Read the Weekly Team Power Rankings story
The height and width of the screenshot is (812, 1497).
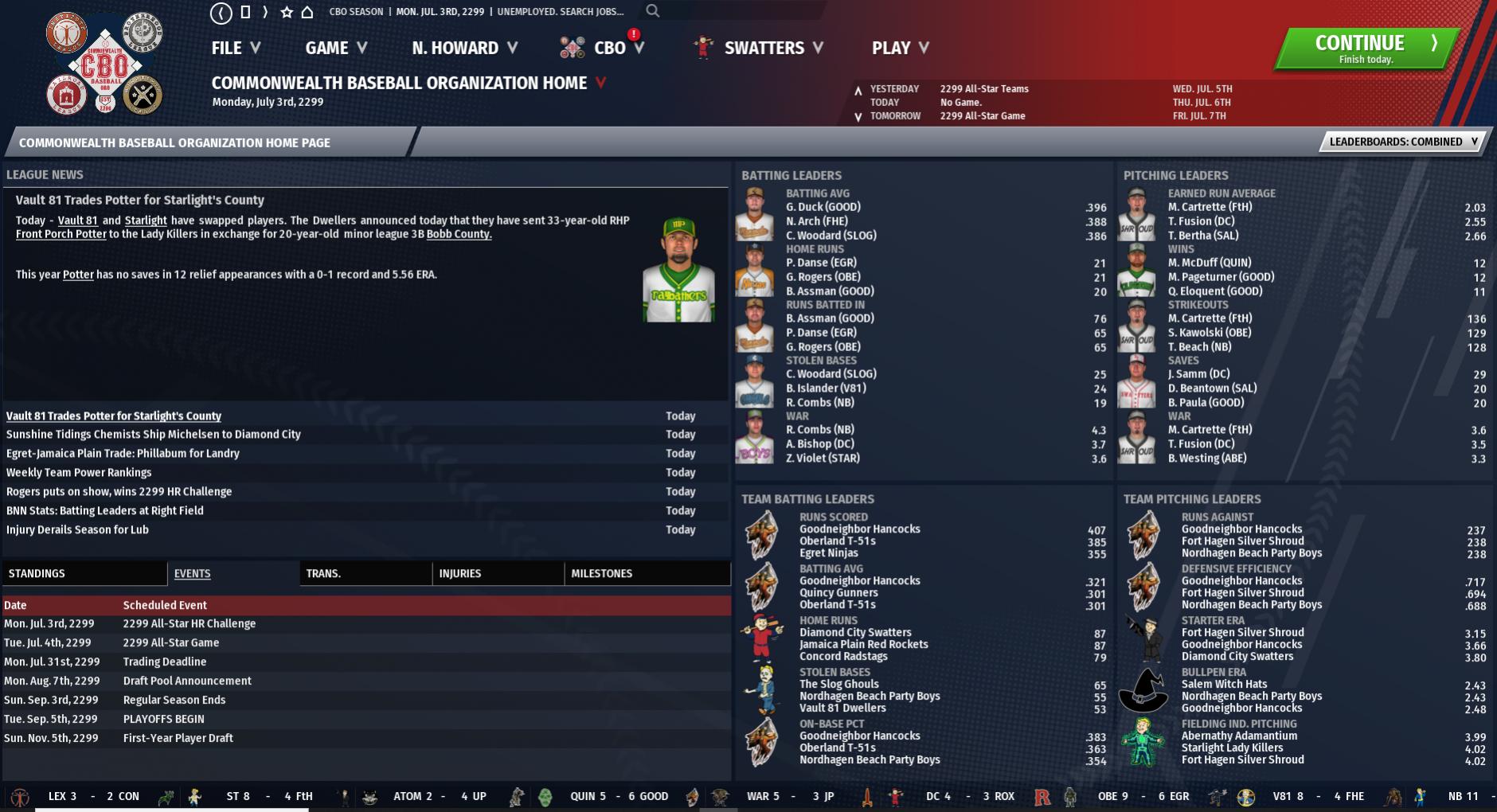pyautogui.click(x=79, y=472)
